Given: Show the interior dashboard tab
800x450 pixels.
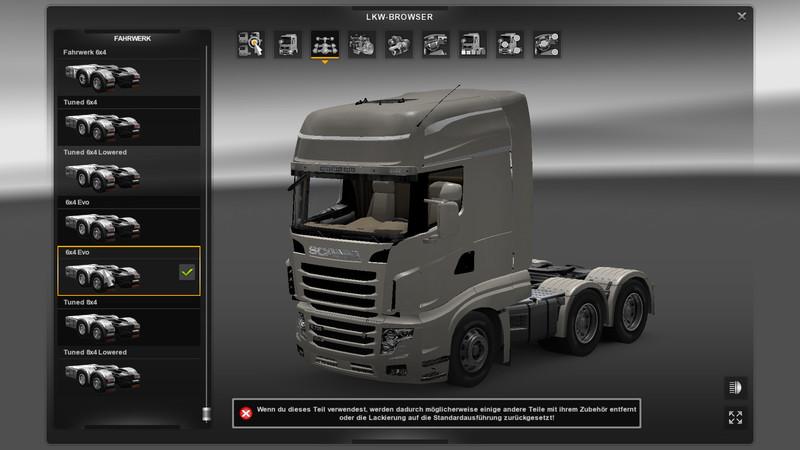Looking at the screenshot, I should tap(435, 44).
